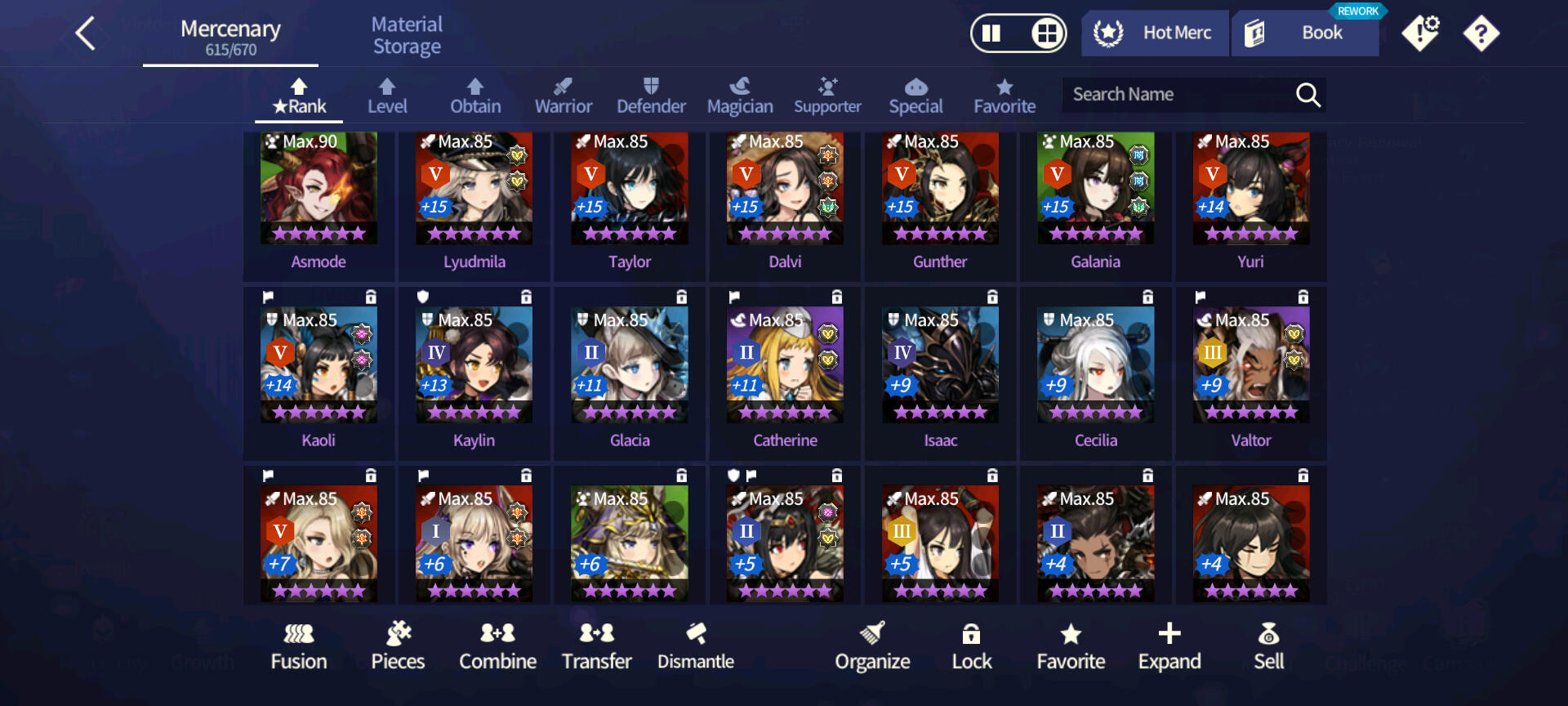Organize the mercenary list
Image resolution: width=1568 pixels, height=706 pixels.
coord(872,646)
